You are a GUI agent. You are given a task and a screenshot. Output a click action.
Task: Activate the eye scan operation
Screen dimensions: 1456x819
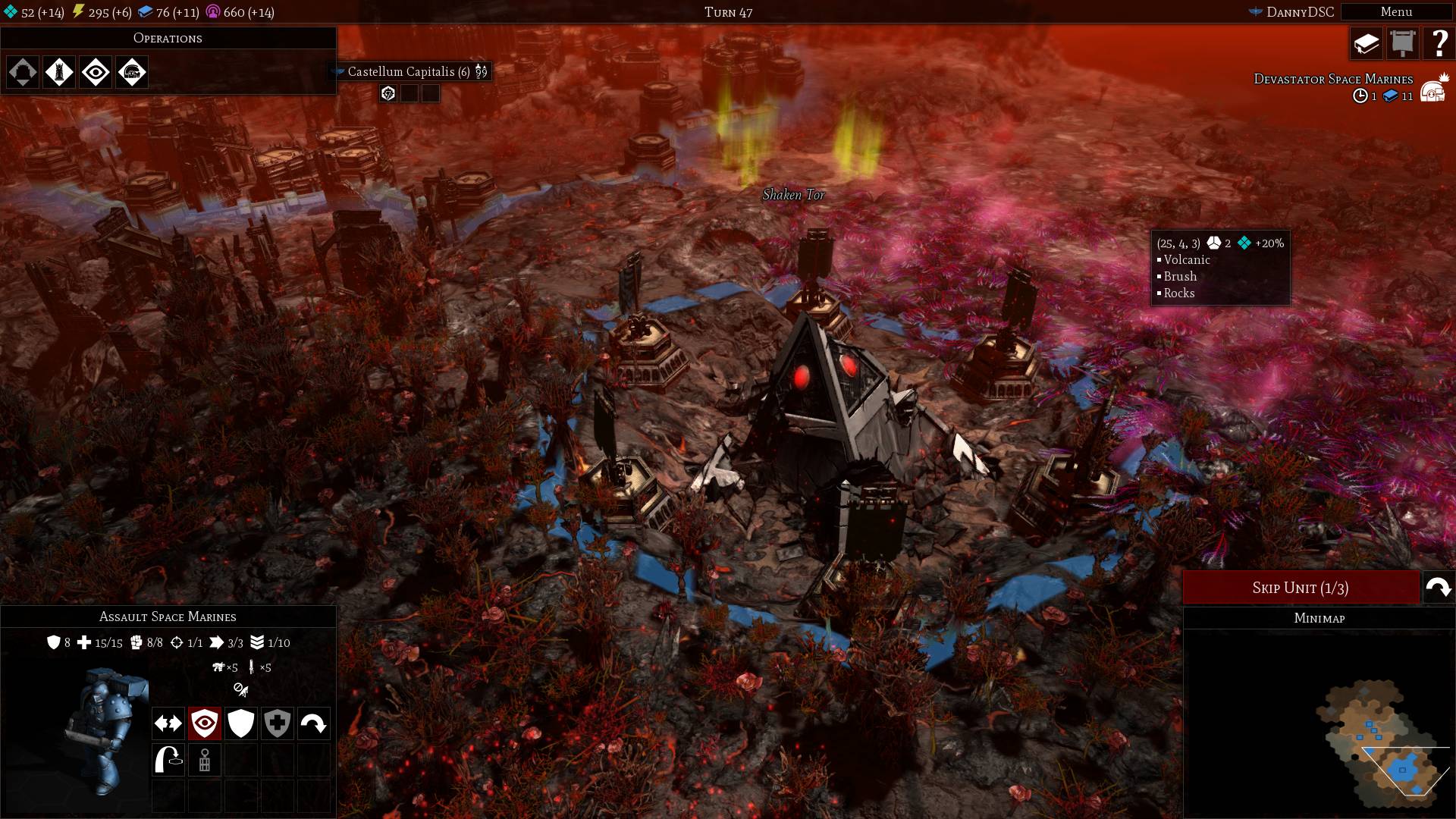pyautogui.click(x=96, y=73)
